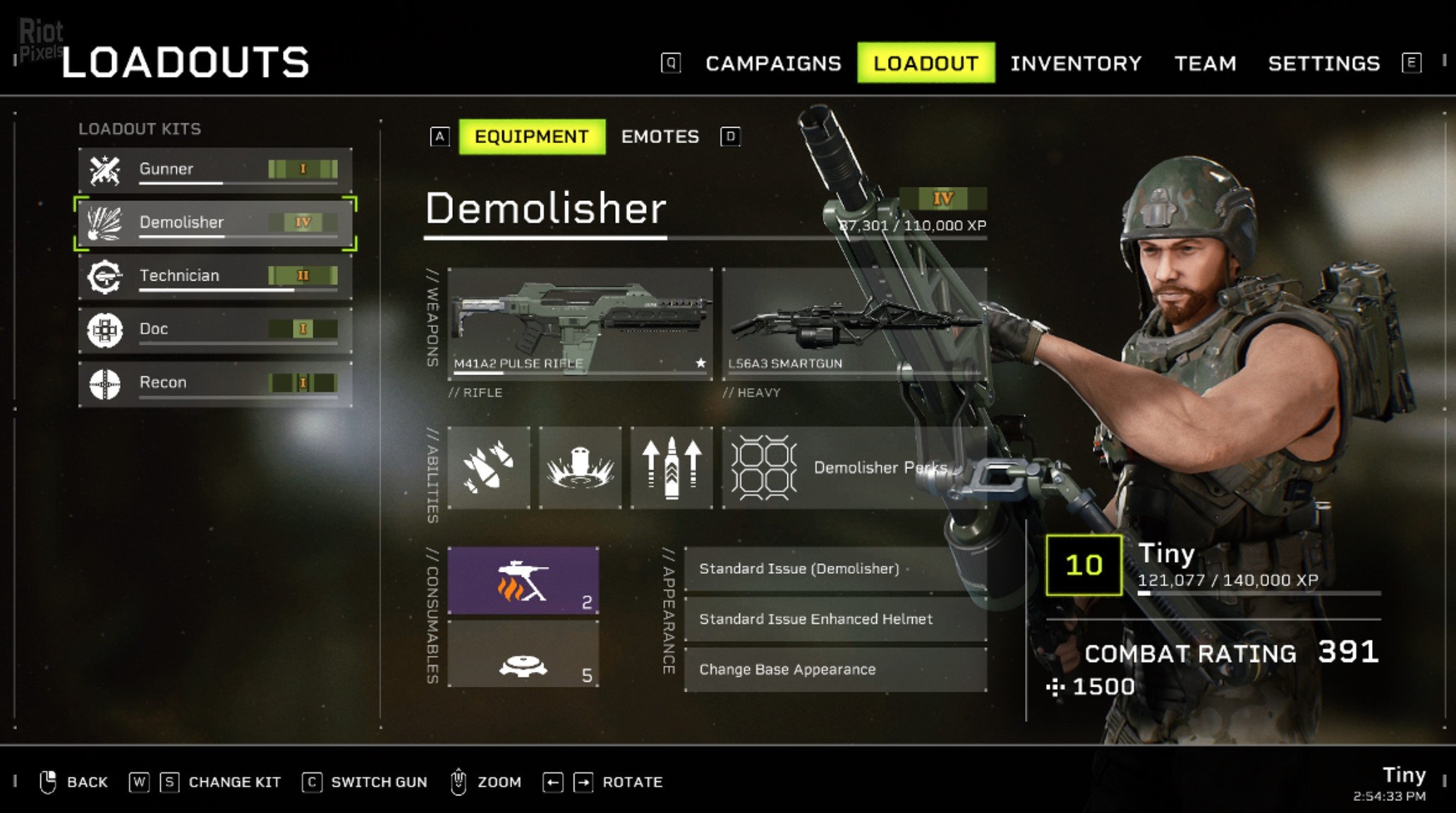This screenshot has height=813, width=1456.
Task: Select the Demolisher loadout kit
Action: pos(215,223)
